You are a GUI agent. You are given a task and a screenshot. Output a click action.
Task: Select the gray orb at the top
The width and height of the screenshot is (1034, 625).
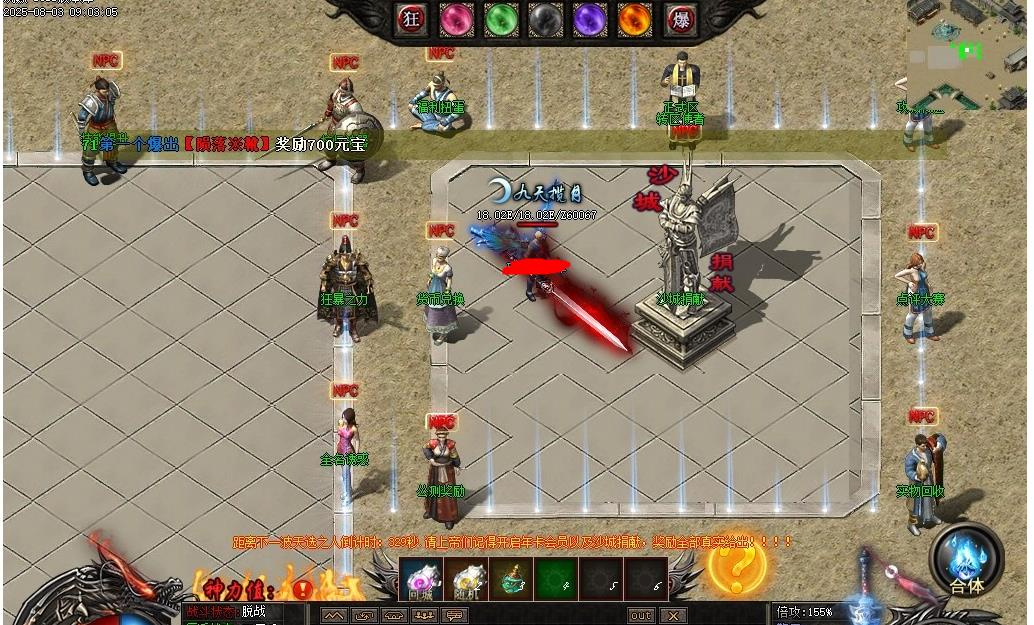click(545, 19)
